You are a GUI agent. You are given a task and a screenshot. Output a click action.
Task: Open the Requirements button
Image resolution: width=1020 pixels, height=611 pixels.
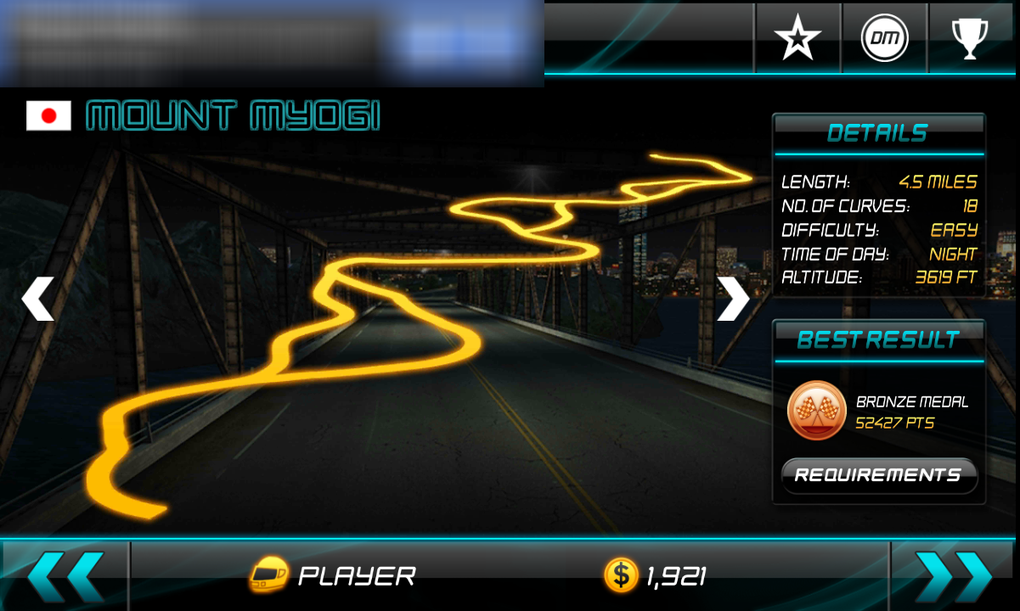[878, 475]
